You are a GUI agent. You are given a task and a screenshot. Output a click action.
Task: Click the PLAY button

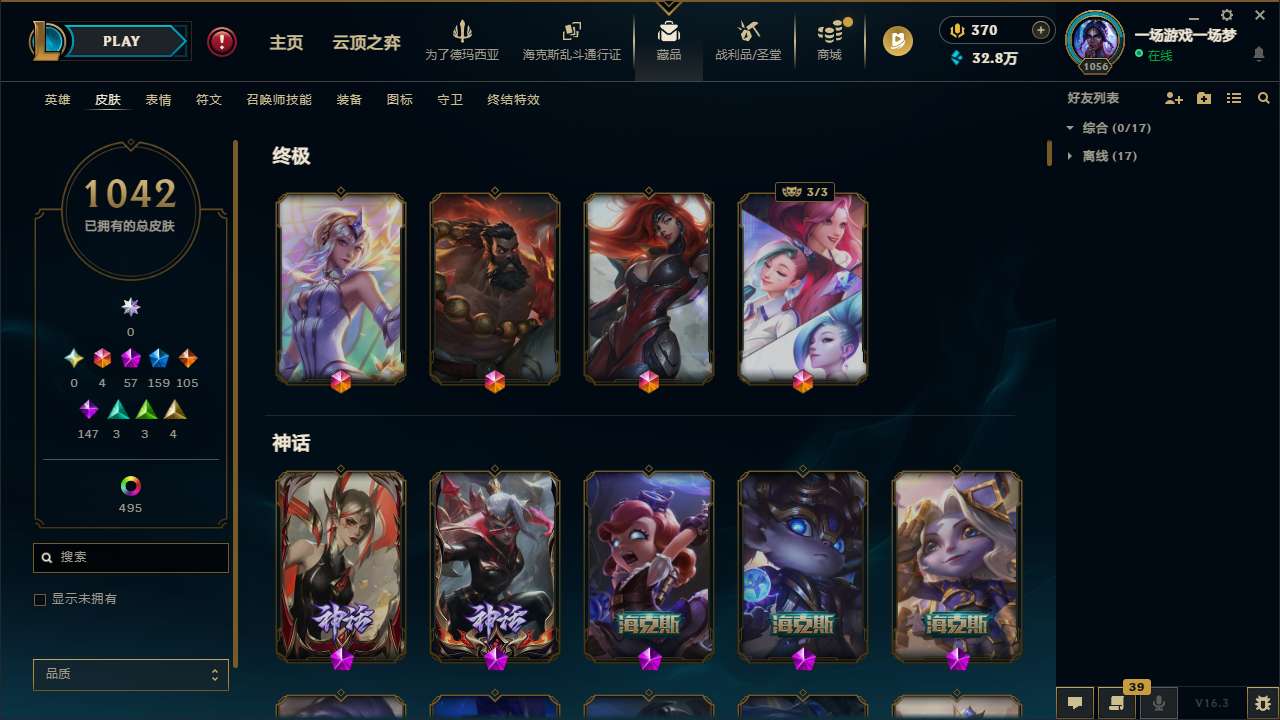tap(121, 41)
